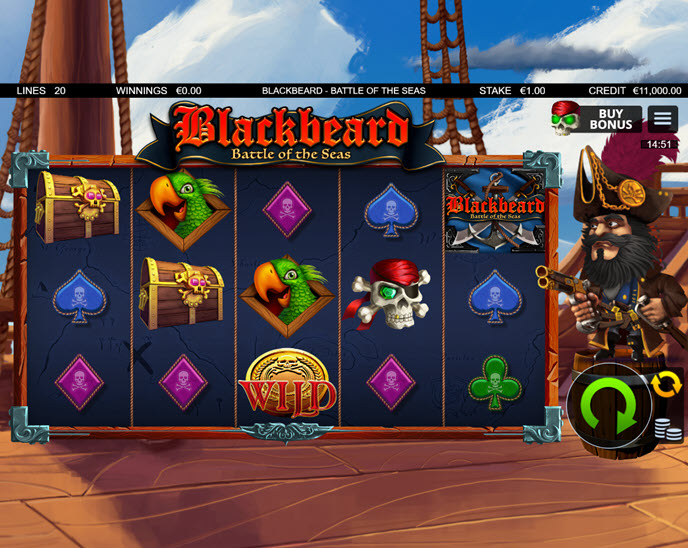688x548 pixels.
Task: Open the Buy Bonus feature
Action: [x=597, y=119]
